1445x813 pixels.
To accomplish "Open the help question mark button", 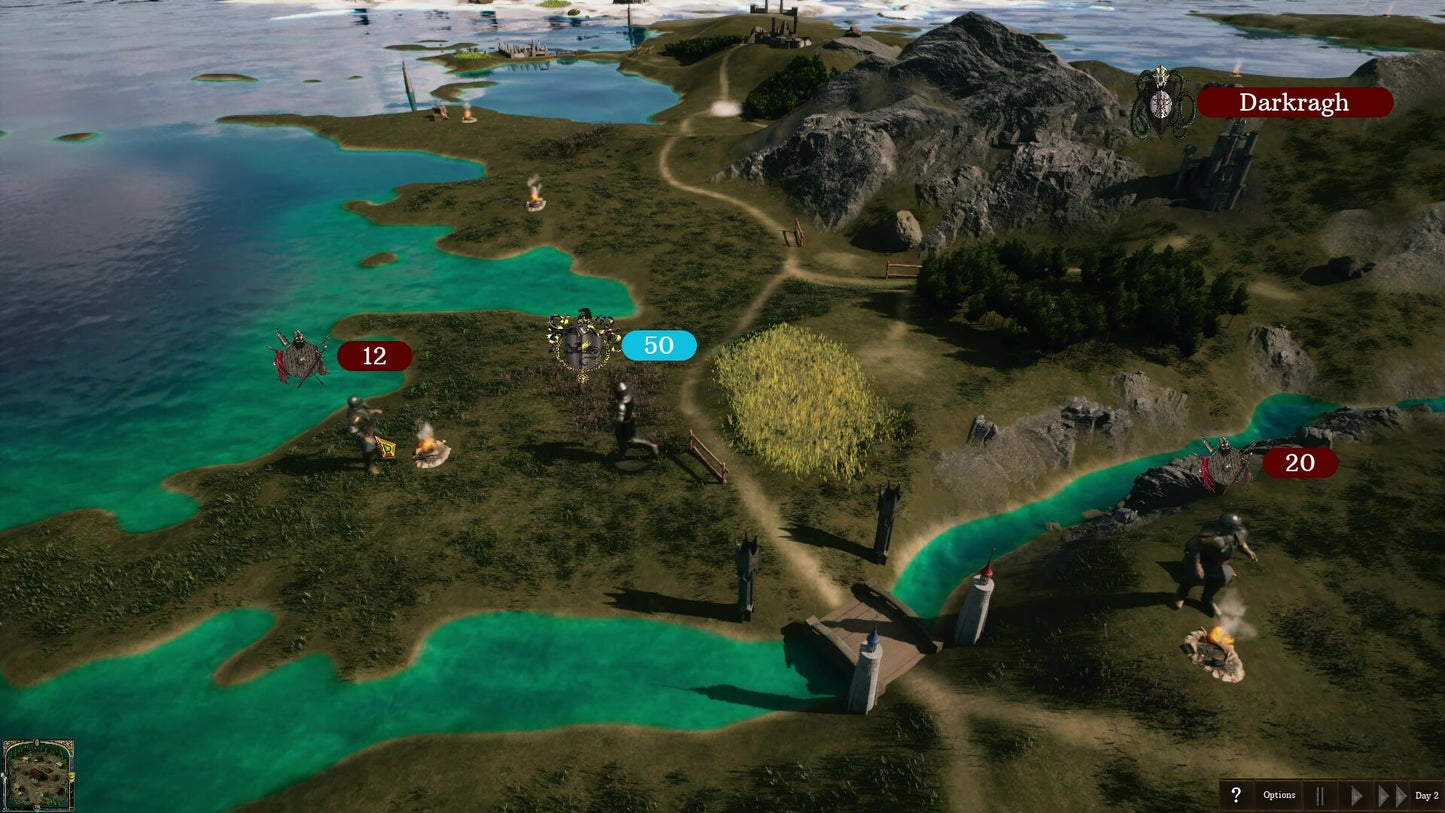I will (1236, 796).
